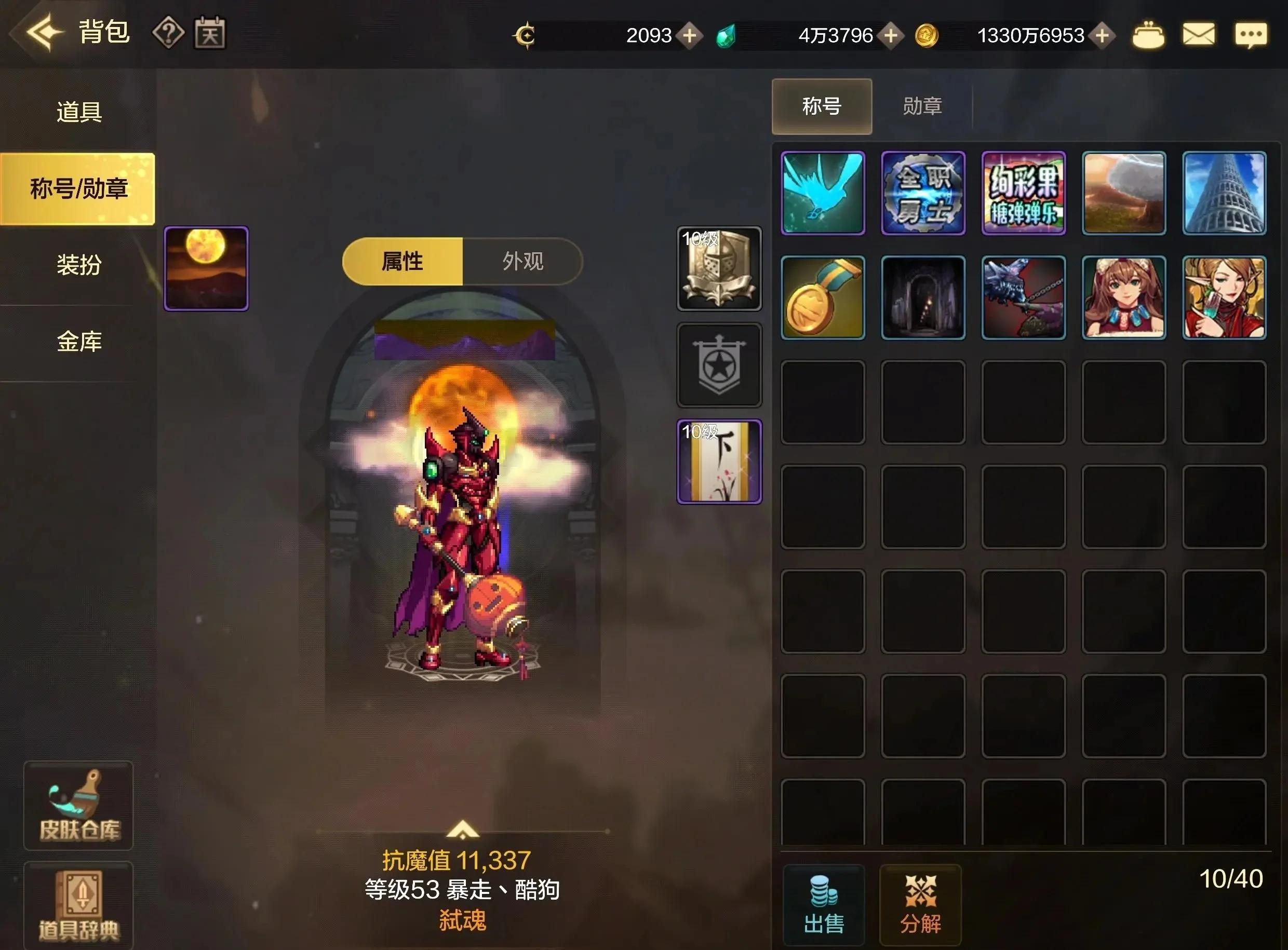This screenshot has width=1288, height=950.
Task: Open the calendar event icon near title
Action: tap(209, 33)
